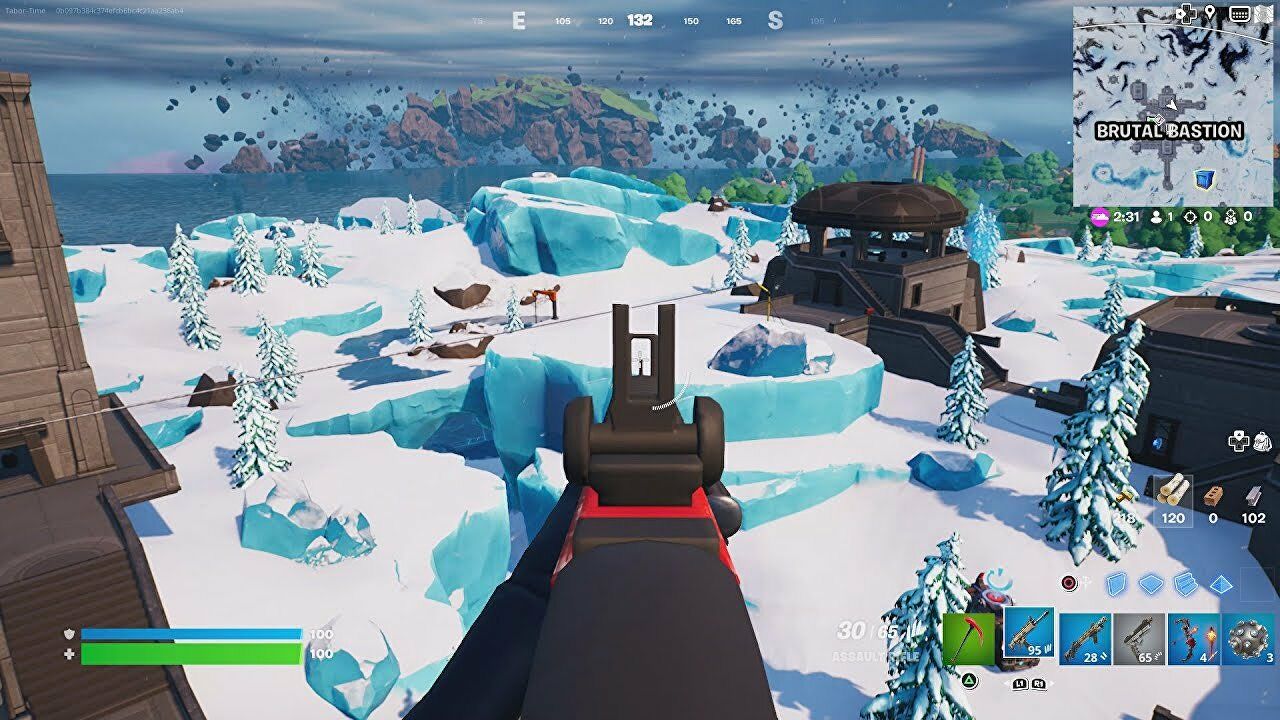1280x720 pixels.
Task: Click the wall build piece icon
Action: (1115, 582)
